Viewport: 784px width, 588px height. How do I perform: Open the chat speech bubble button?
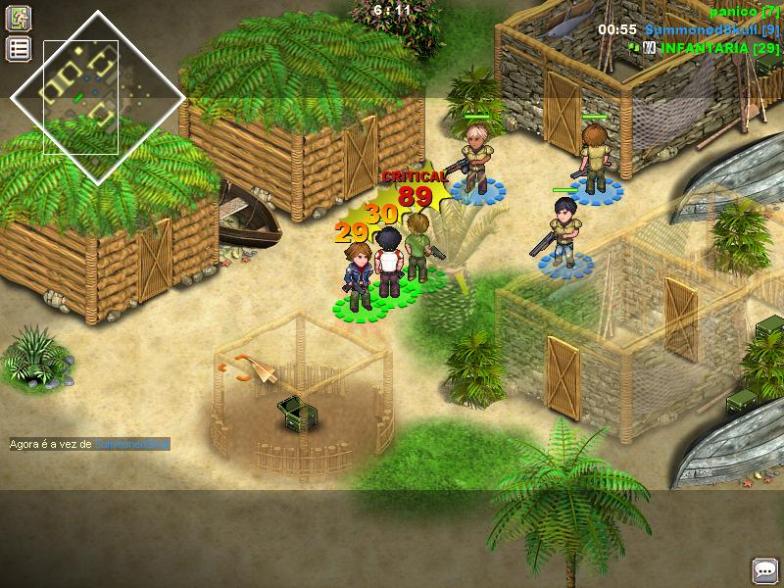pos(765,570)
